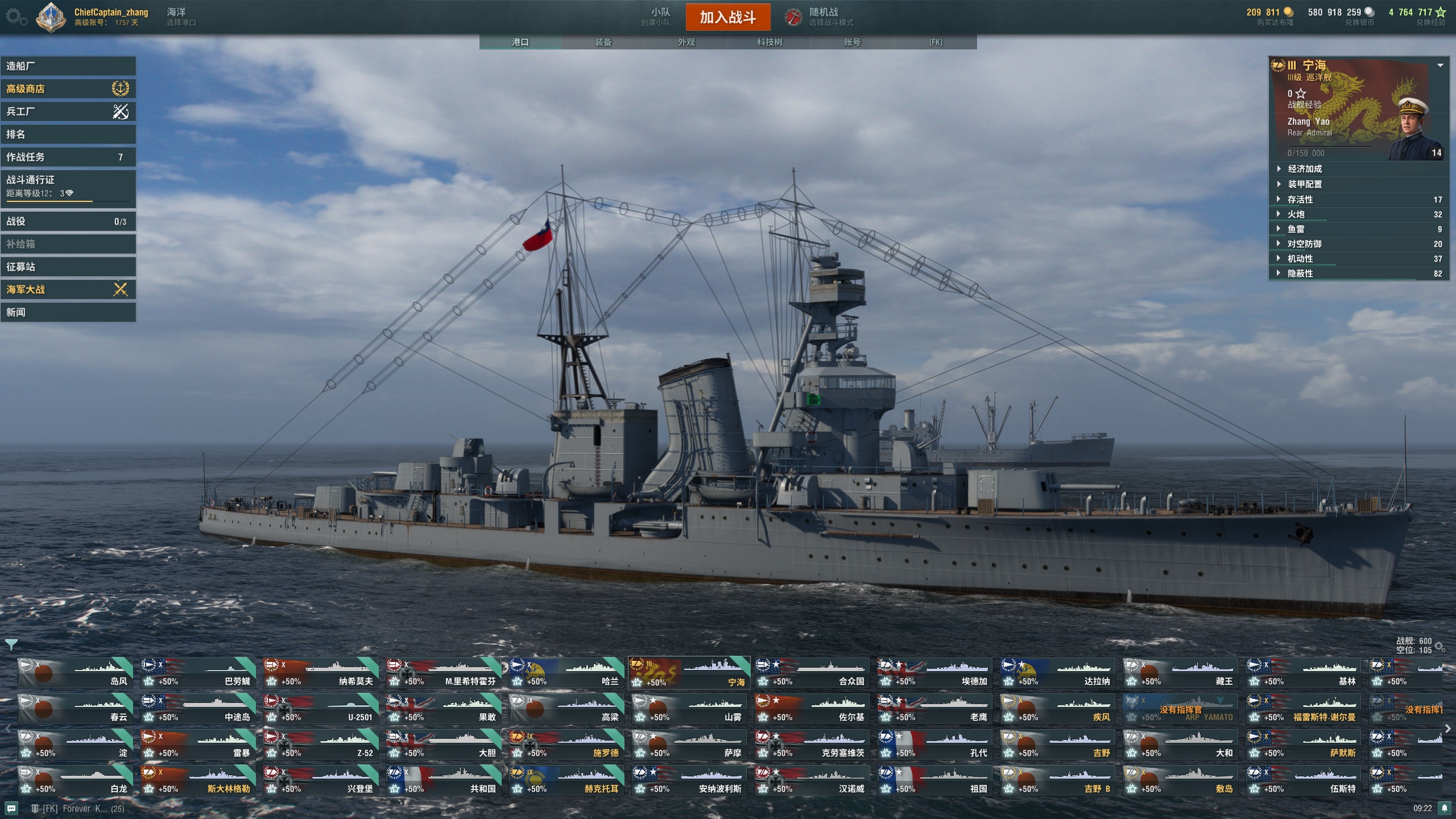Select the 大和 ship in carousel
This screenshot has width=1456, height=819.
[1181, 745]
